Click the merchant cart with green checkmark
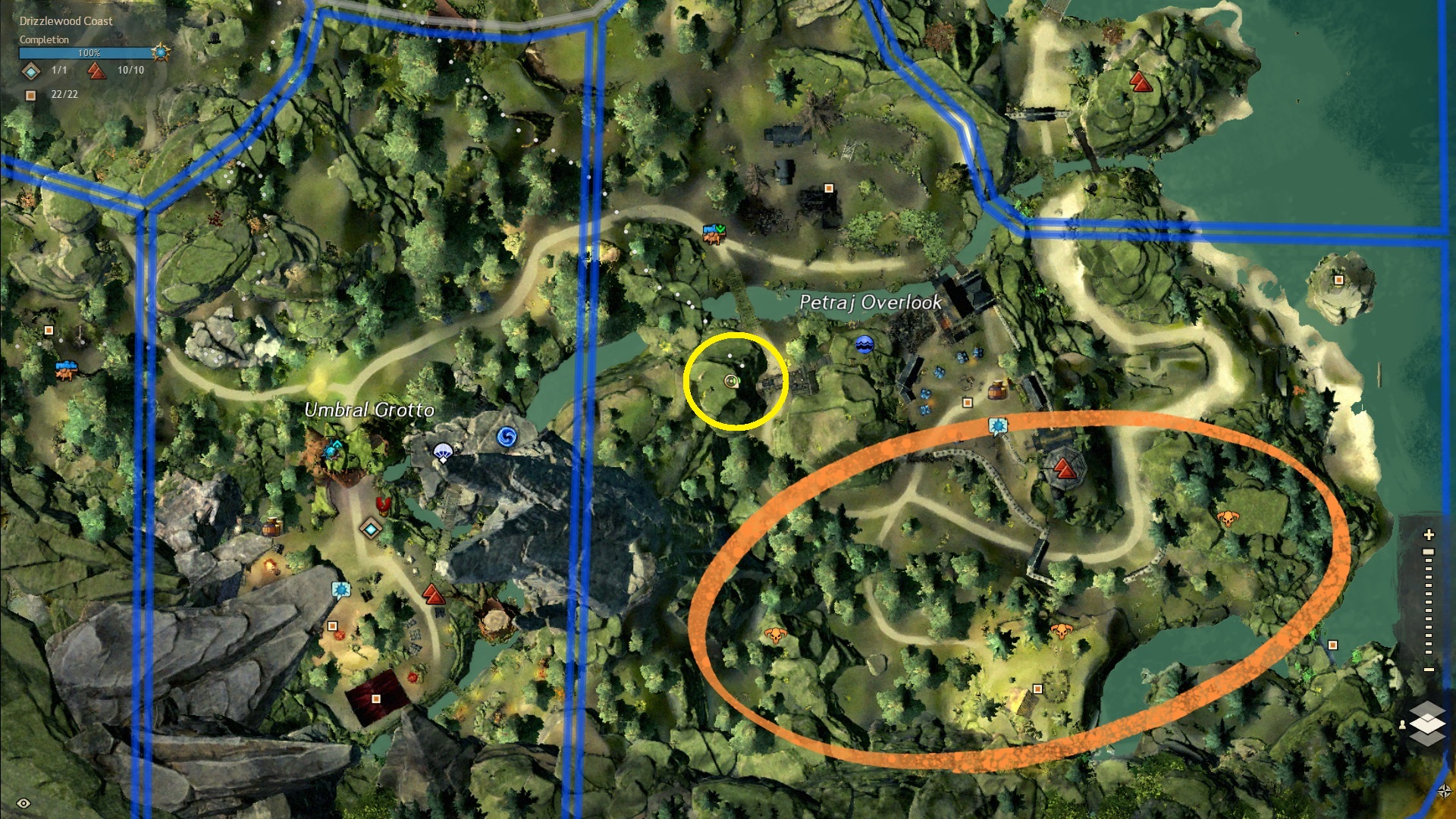The height and width of the screenshot is (819, 1456). coord(714,232)
